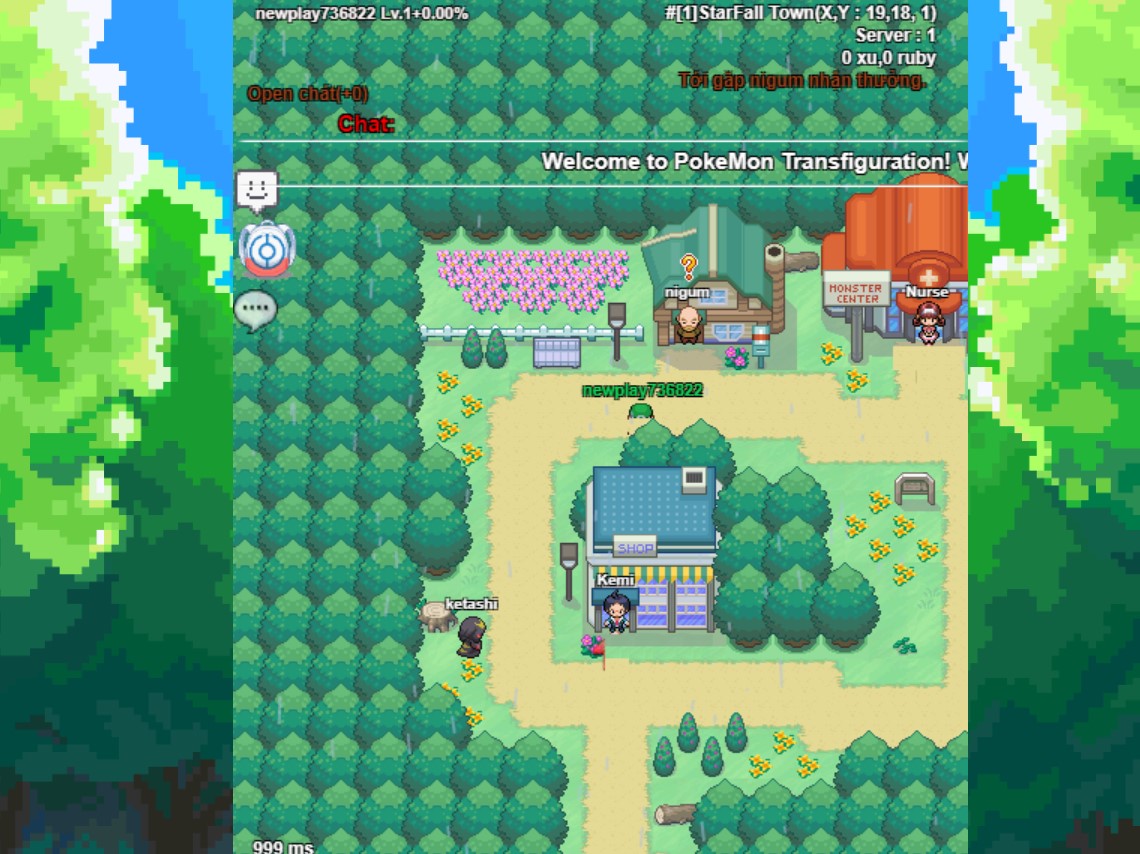Viewport: 1140px width, 854px height.
Task: Open the smiley face emote icon
Action: (x=257, y=190)
